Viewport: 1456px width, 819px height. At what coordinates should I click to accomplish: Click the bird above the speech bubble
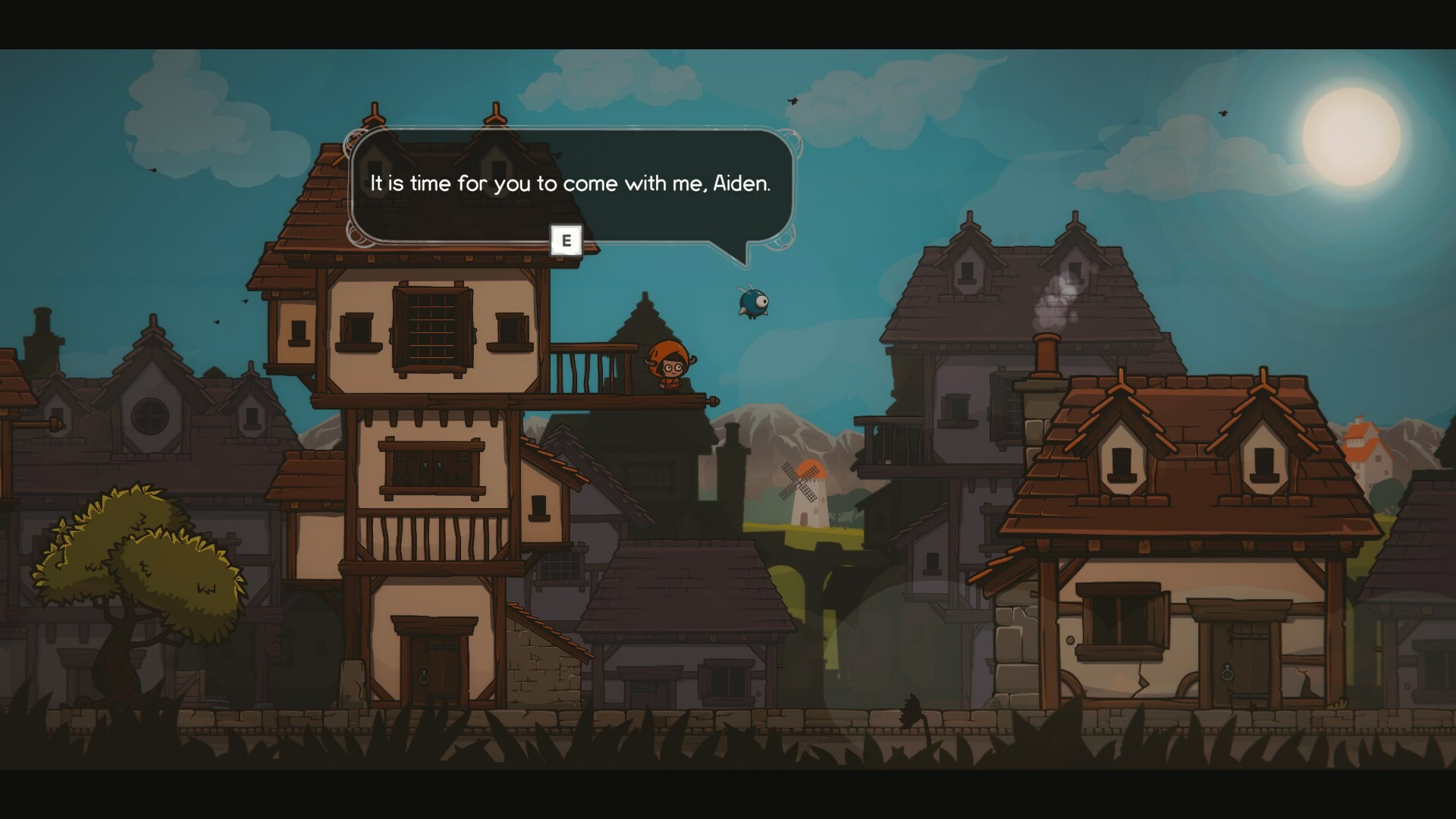point(793,102)
